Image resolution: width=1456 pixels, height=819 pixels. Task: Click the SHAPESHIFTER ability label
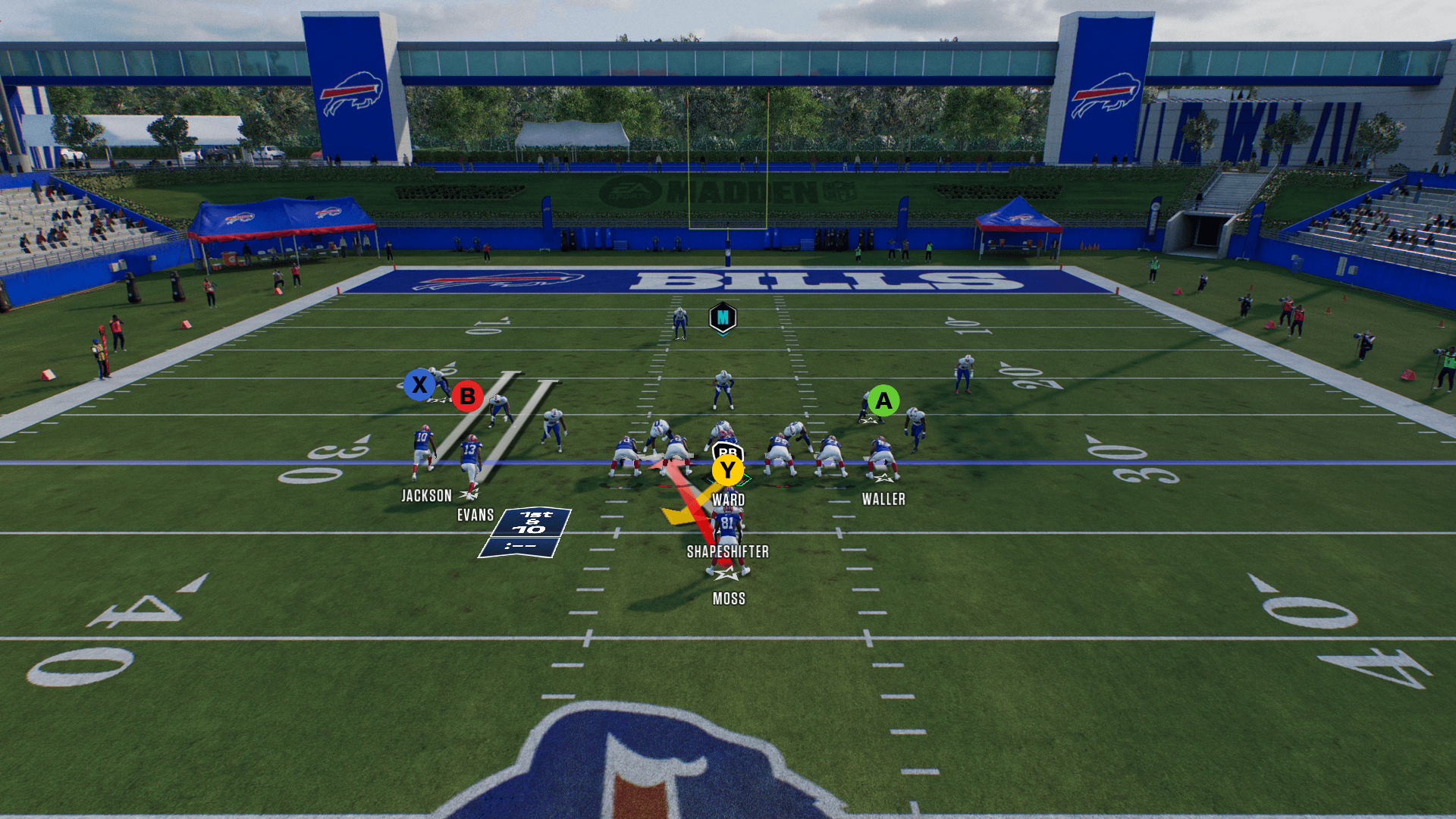(727, 552)
